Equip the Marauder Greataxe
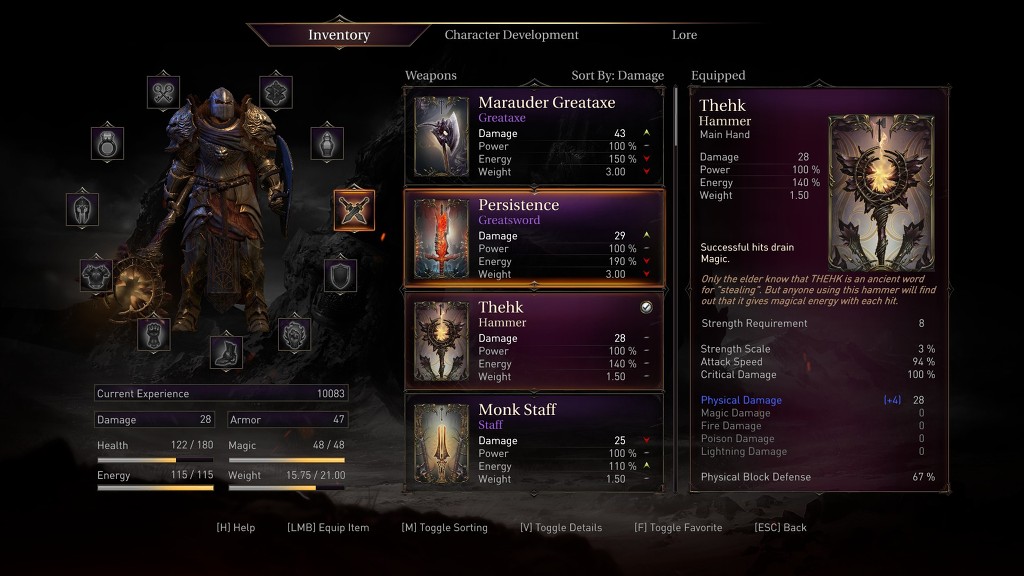 pos(534,137)
